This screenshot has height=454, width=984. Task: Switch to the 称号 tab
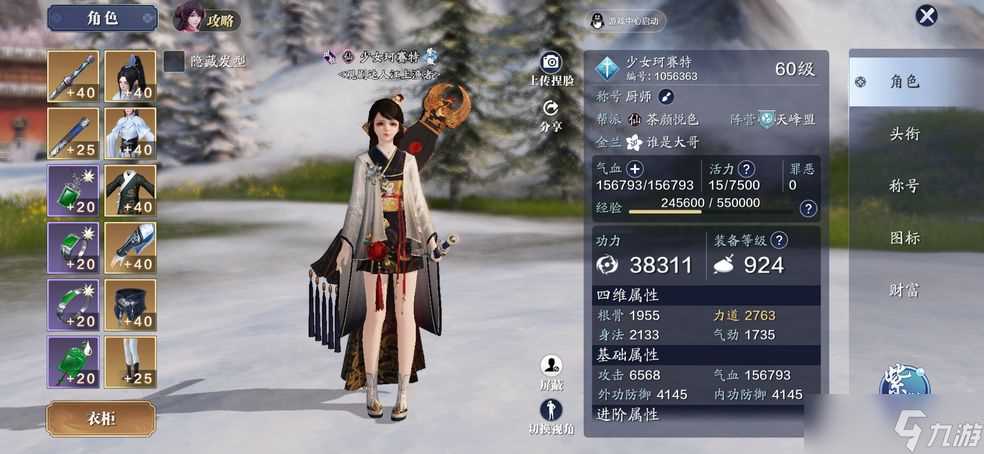coord(904,186)
